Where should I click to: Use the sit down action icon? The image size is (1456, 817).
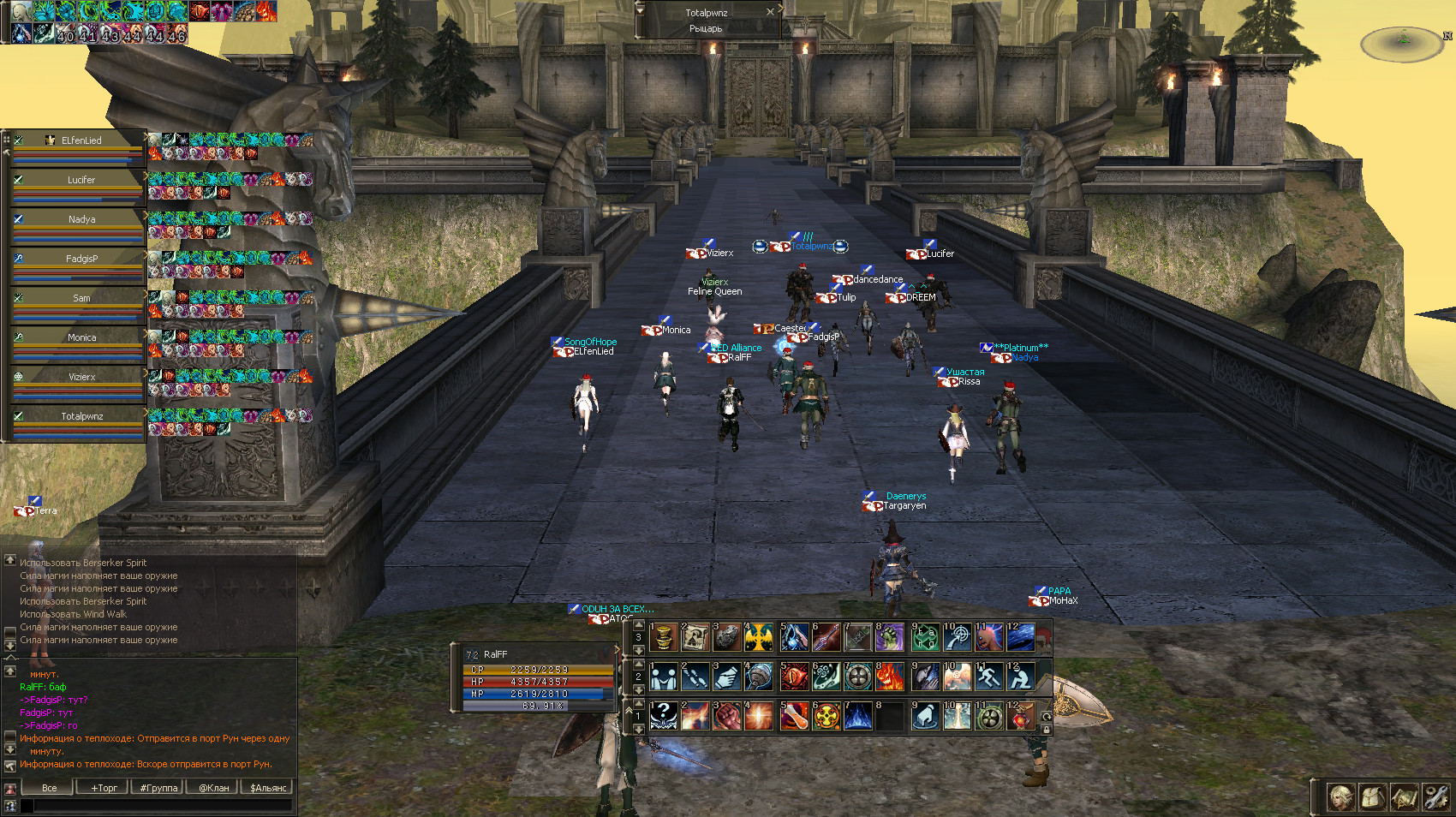(x=1020, y=677)
